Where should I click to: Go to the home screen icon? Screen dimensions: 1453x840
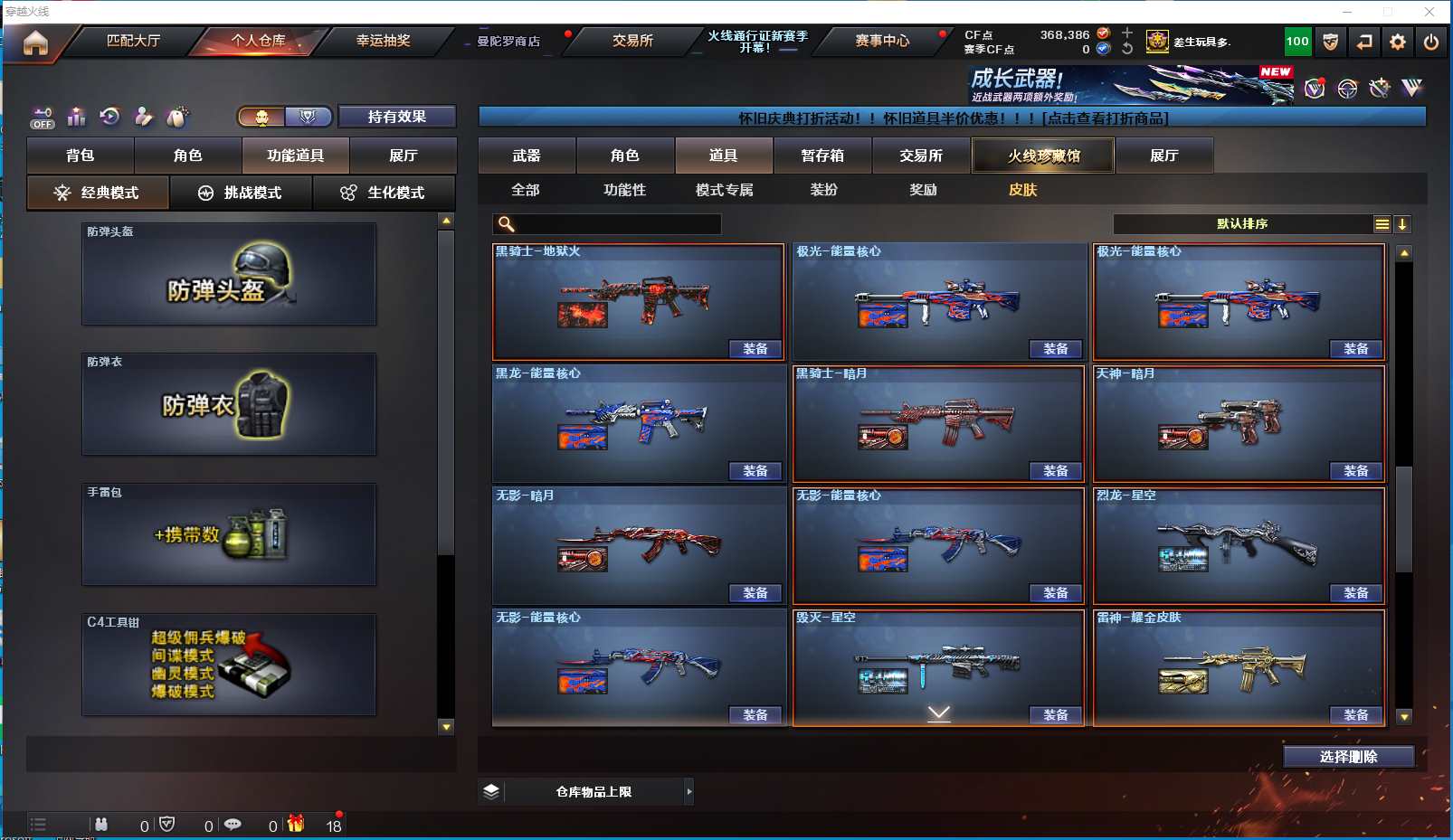click(35, 42)
